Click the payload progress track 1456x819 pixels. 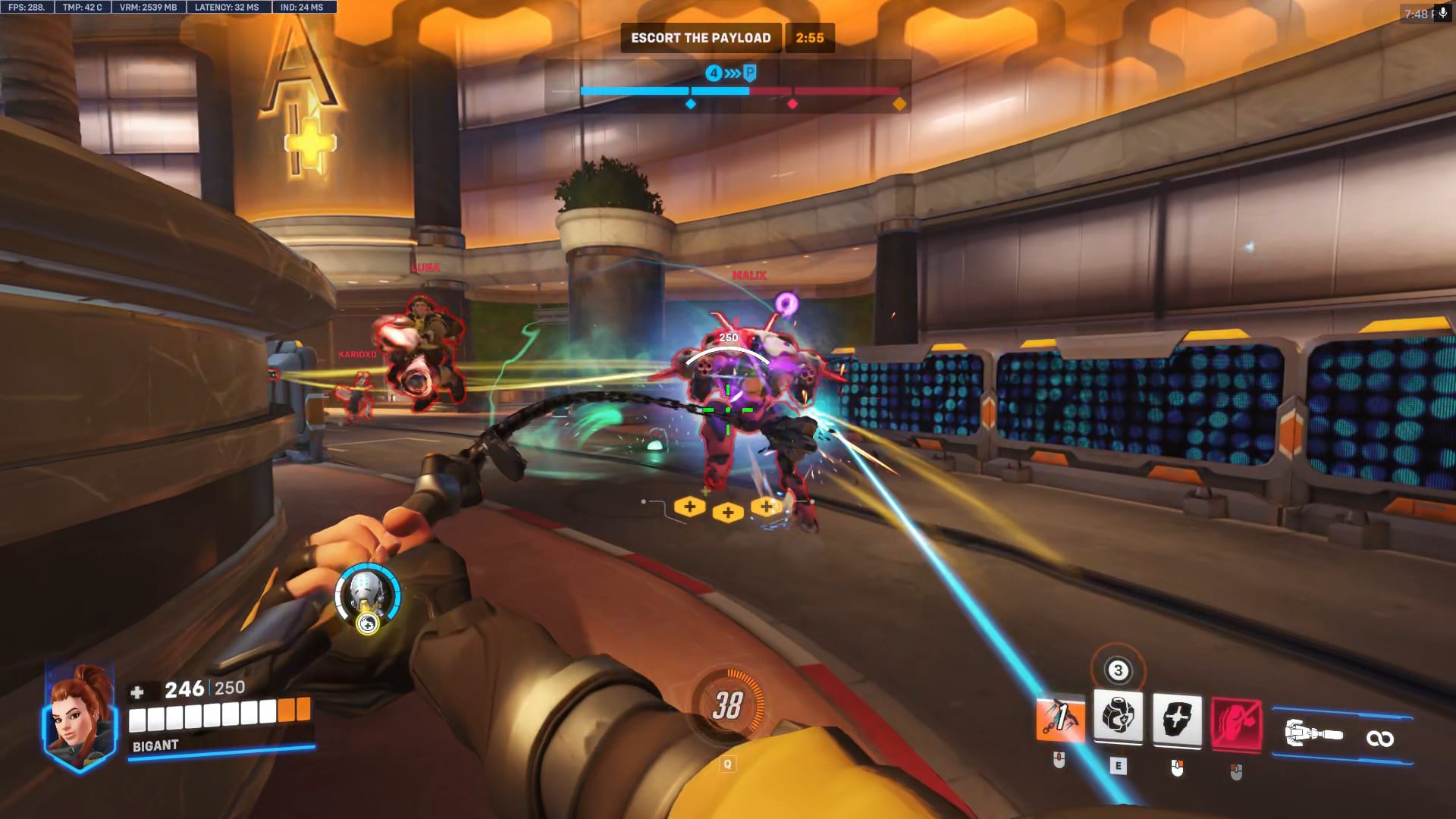739,91
